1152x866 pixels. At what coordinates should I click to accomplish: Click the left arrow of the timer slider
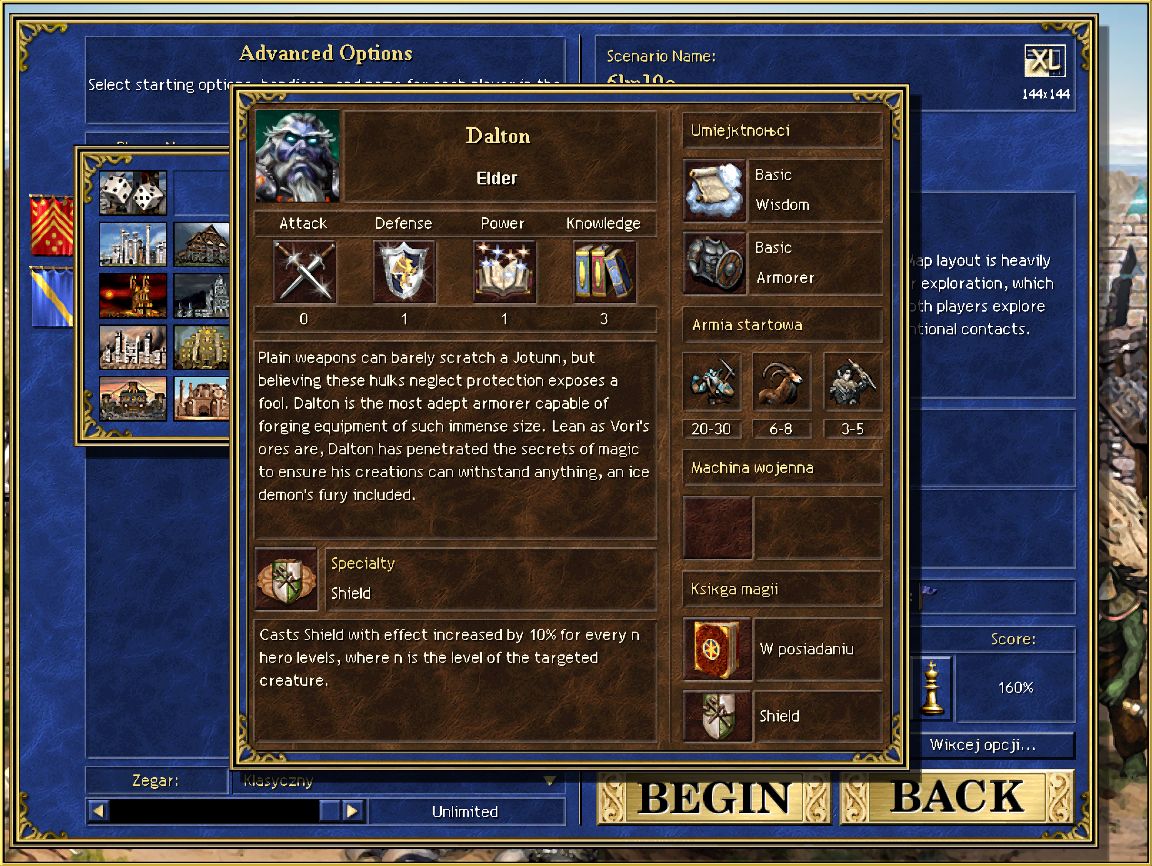(98, 811)
